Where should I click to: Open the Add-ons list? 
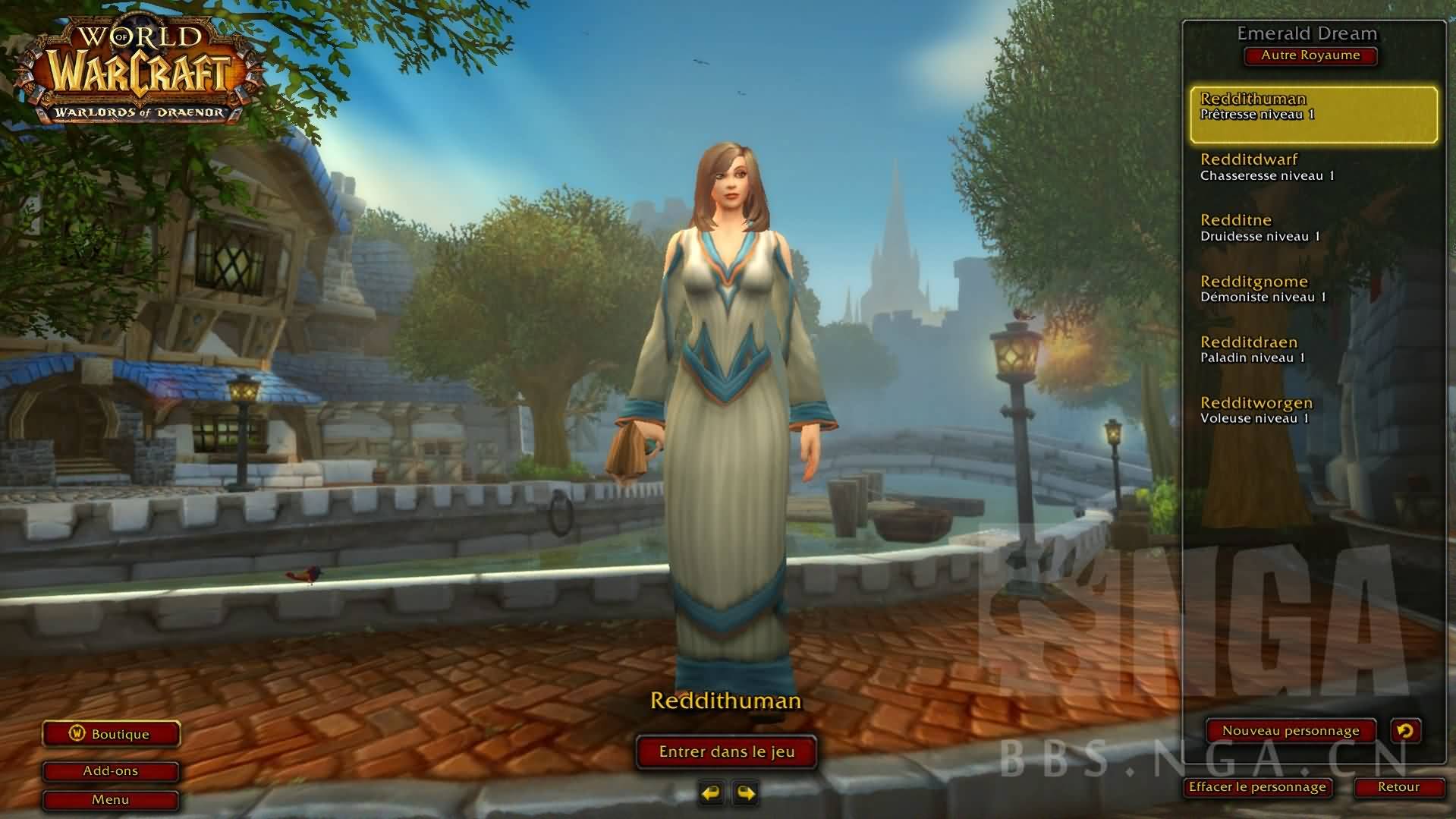pyautogui.click(x=111, y=770)
